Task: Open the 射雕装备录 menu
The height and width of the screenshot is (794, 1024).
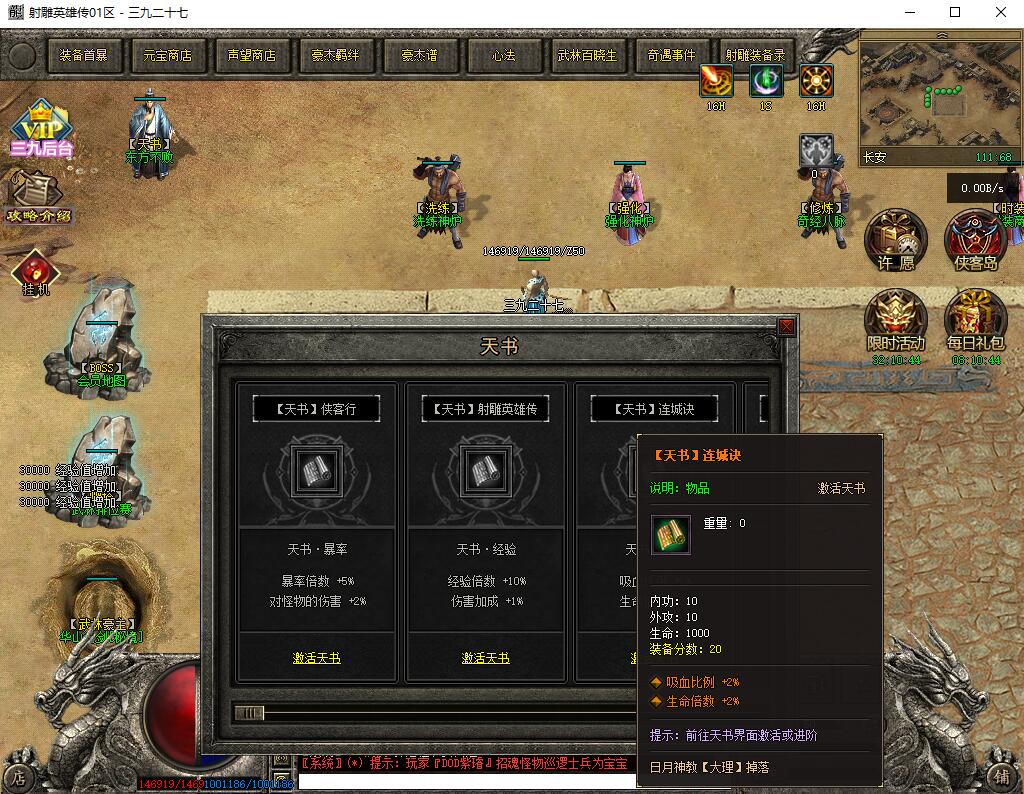Action: click(756, 55)
